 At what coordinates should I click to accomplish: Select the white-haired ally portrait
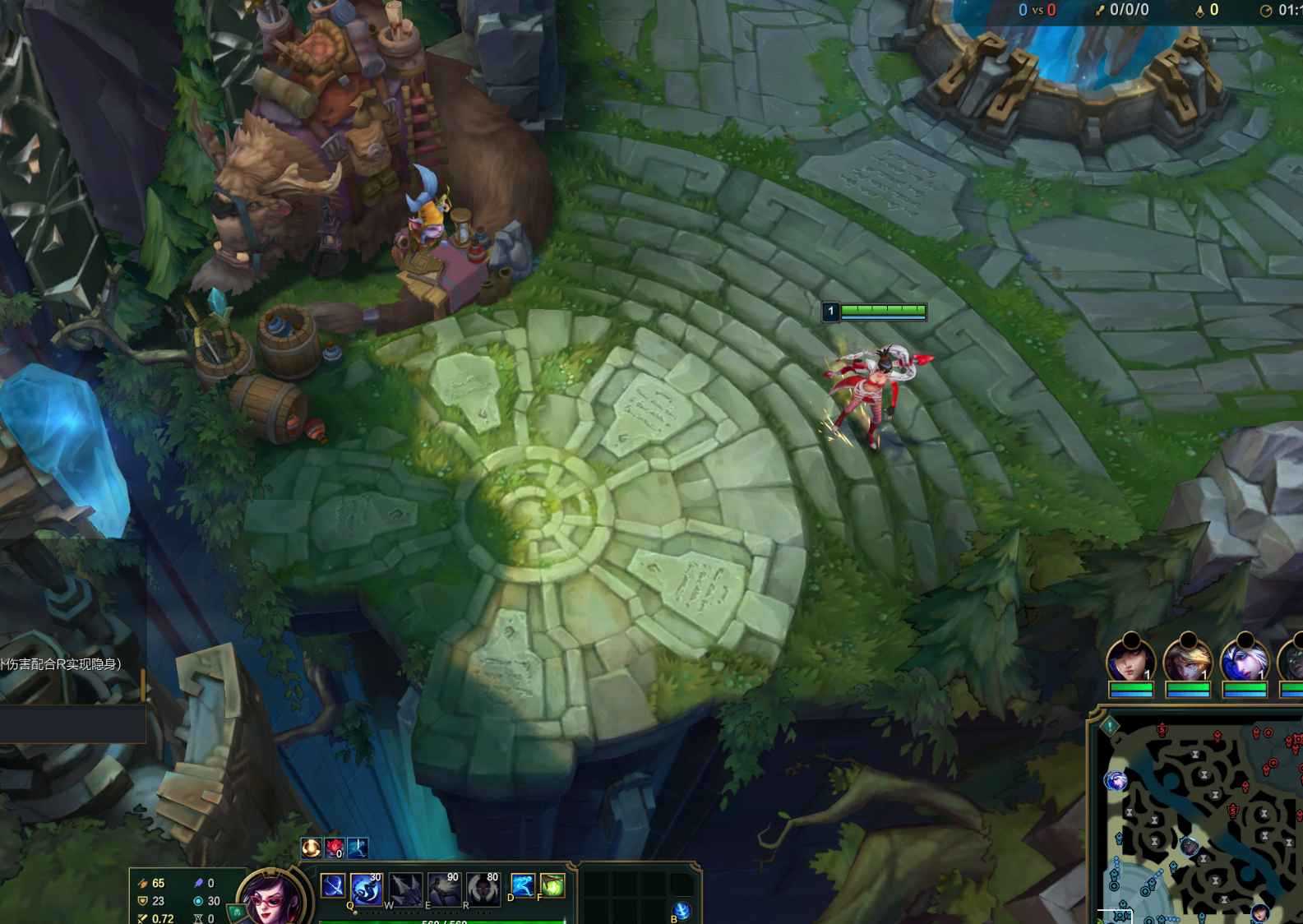(1245, 660)
